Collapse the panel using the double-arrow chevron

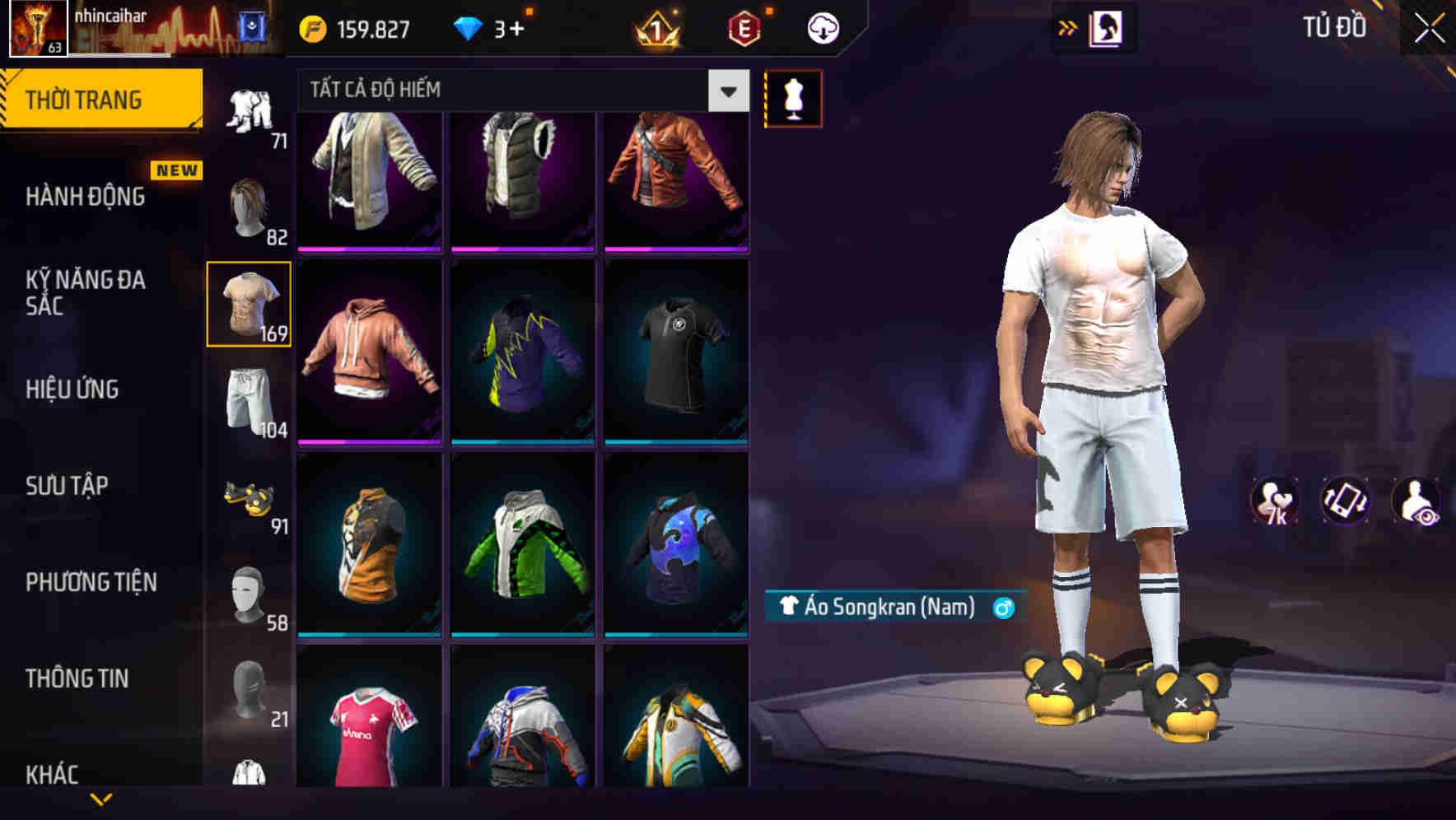[1068, 27]
